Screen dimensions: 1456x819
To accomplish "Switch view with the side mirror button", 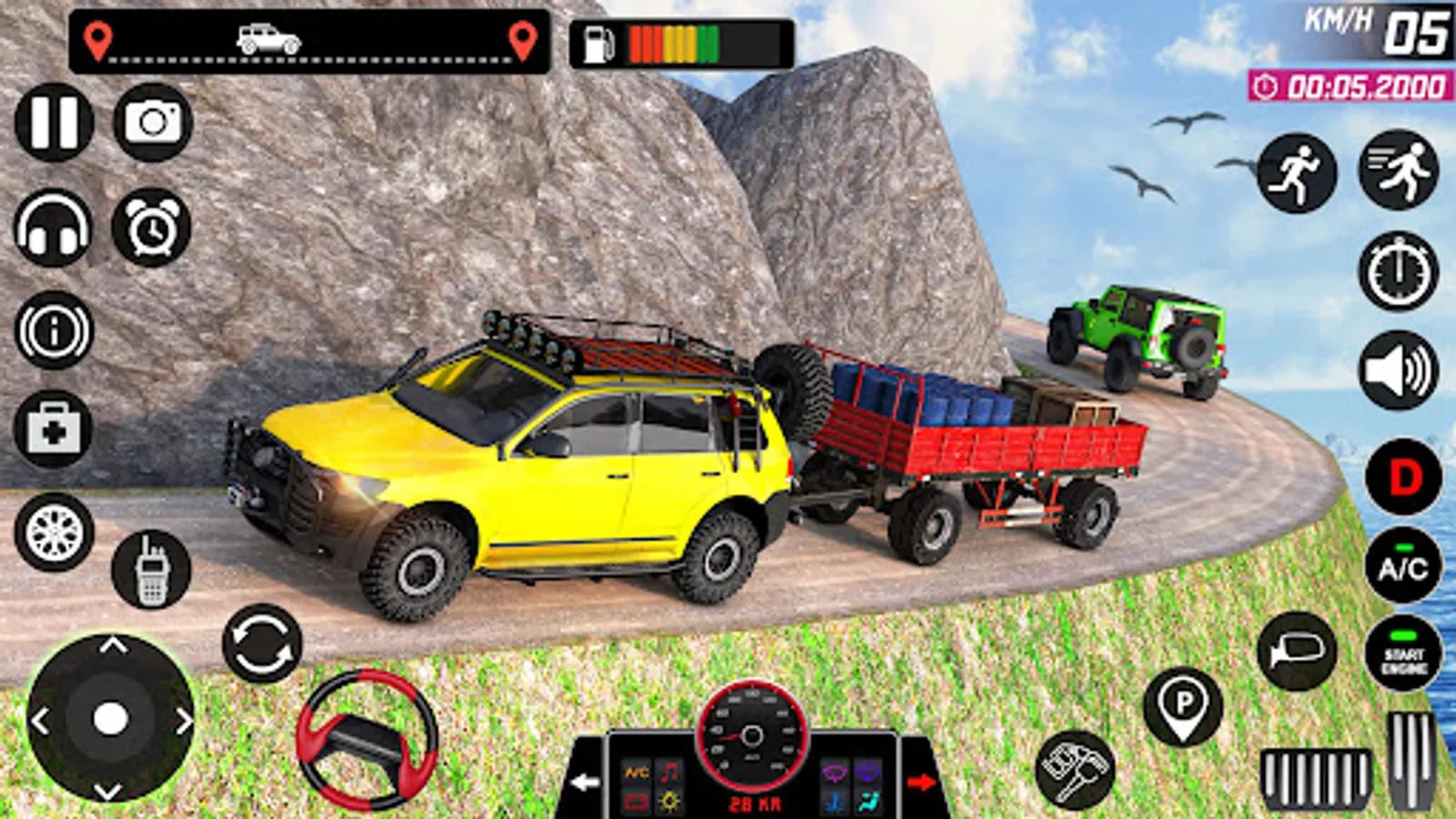I will [1297, 652].
